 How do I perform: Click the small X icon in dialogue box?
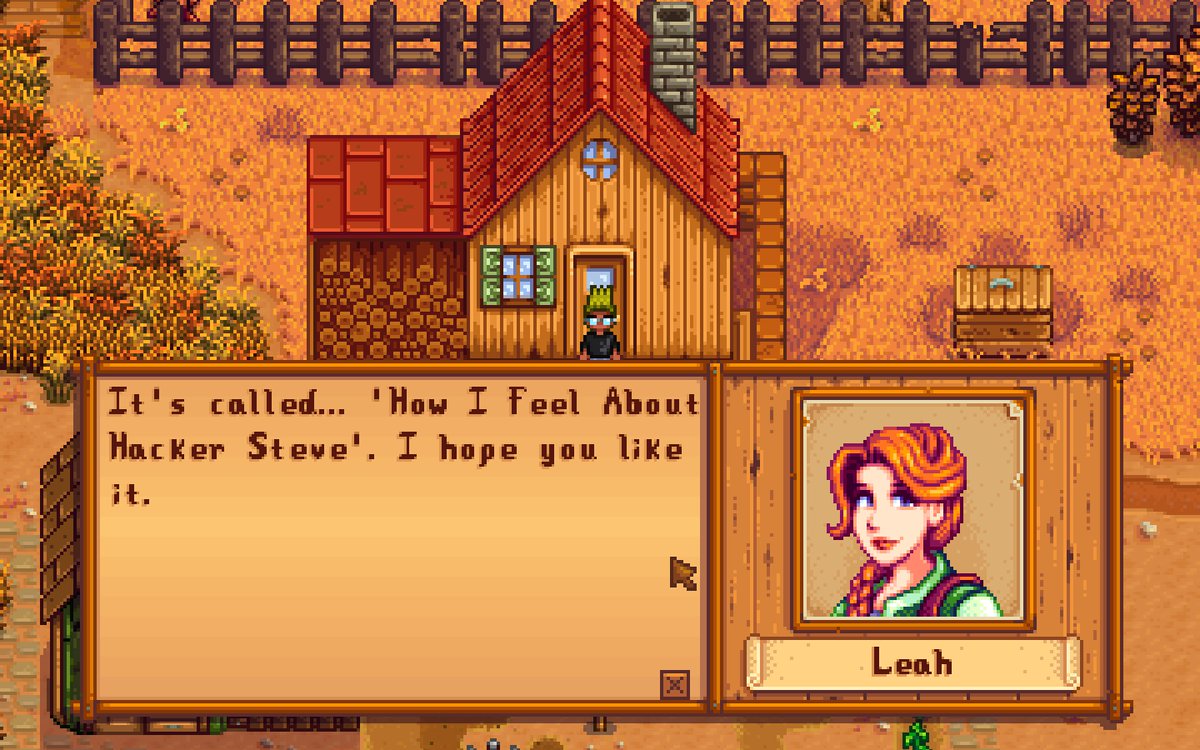coord(676,685)
